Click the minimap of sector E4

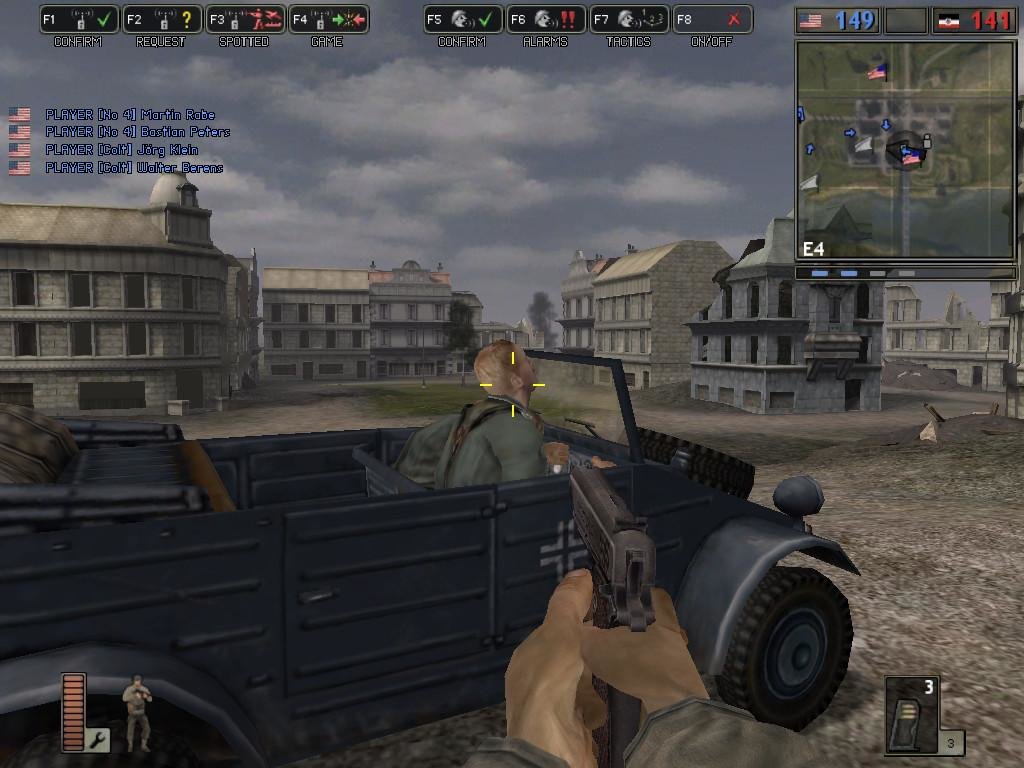(905, 151)
